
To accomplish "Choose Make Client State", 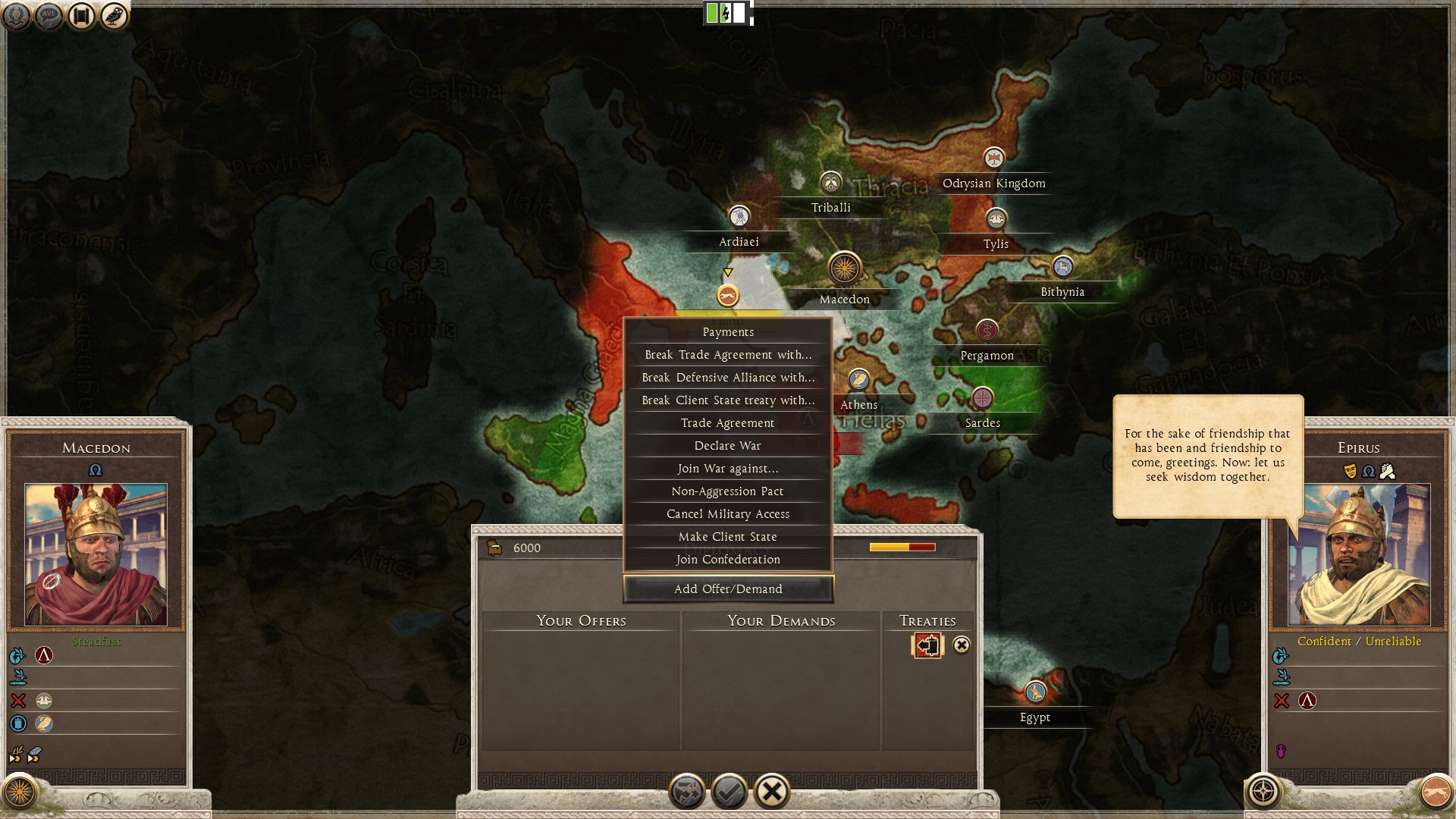I will click(728, 537).
